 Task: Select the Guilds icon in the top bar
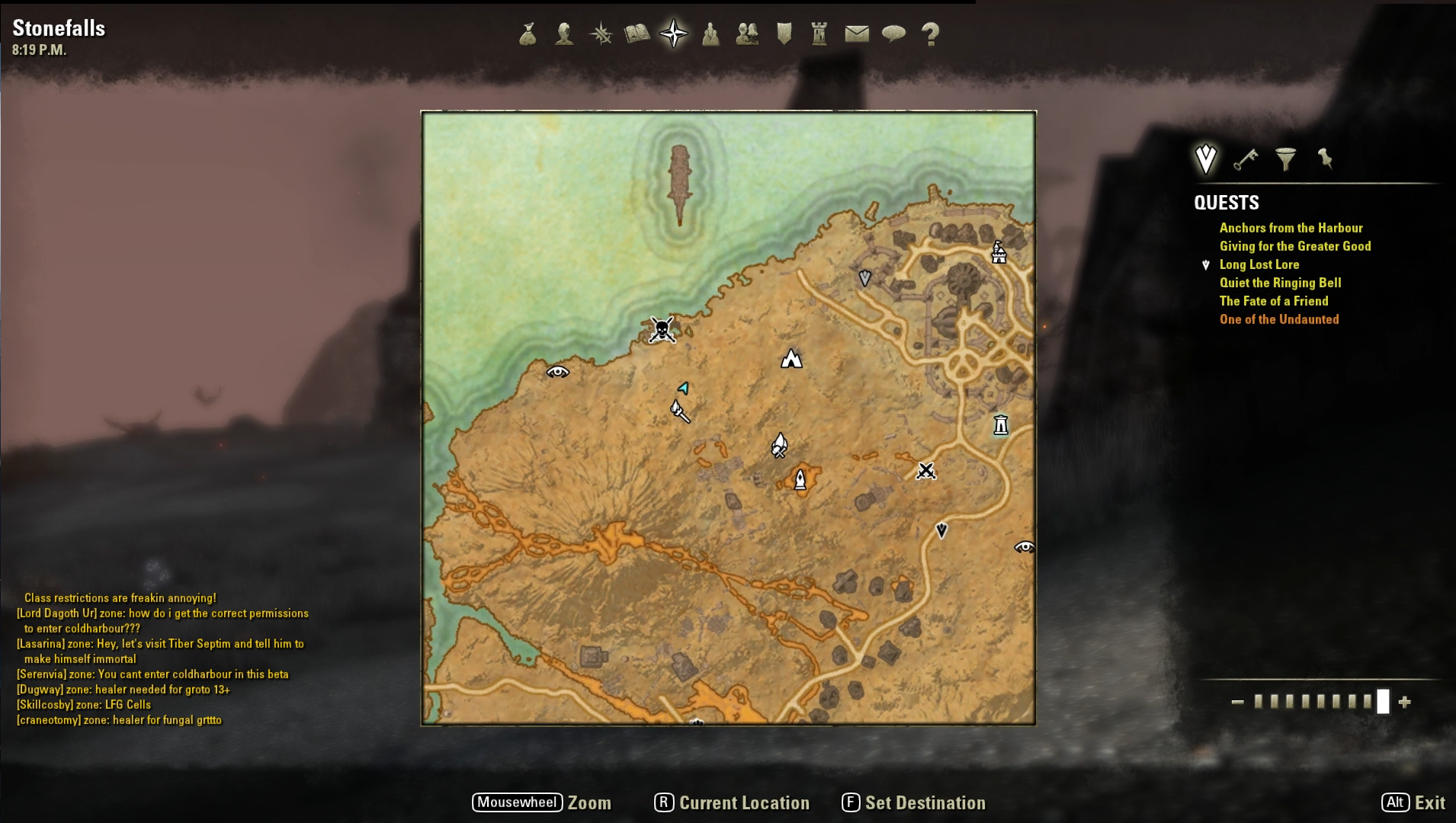click(748, 33)
